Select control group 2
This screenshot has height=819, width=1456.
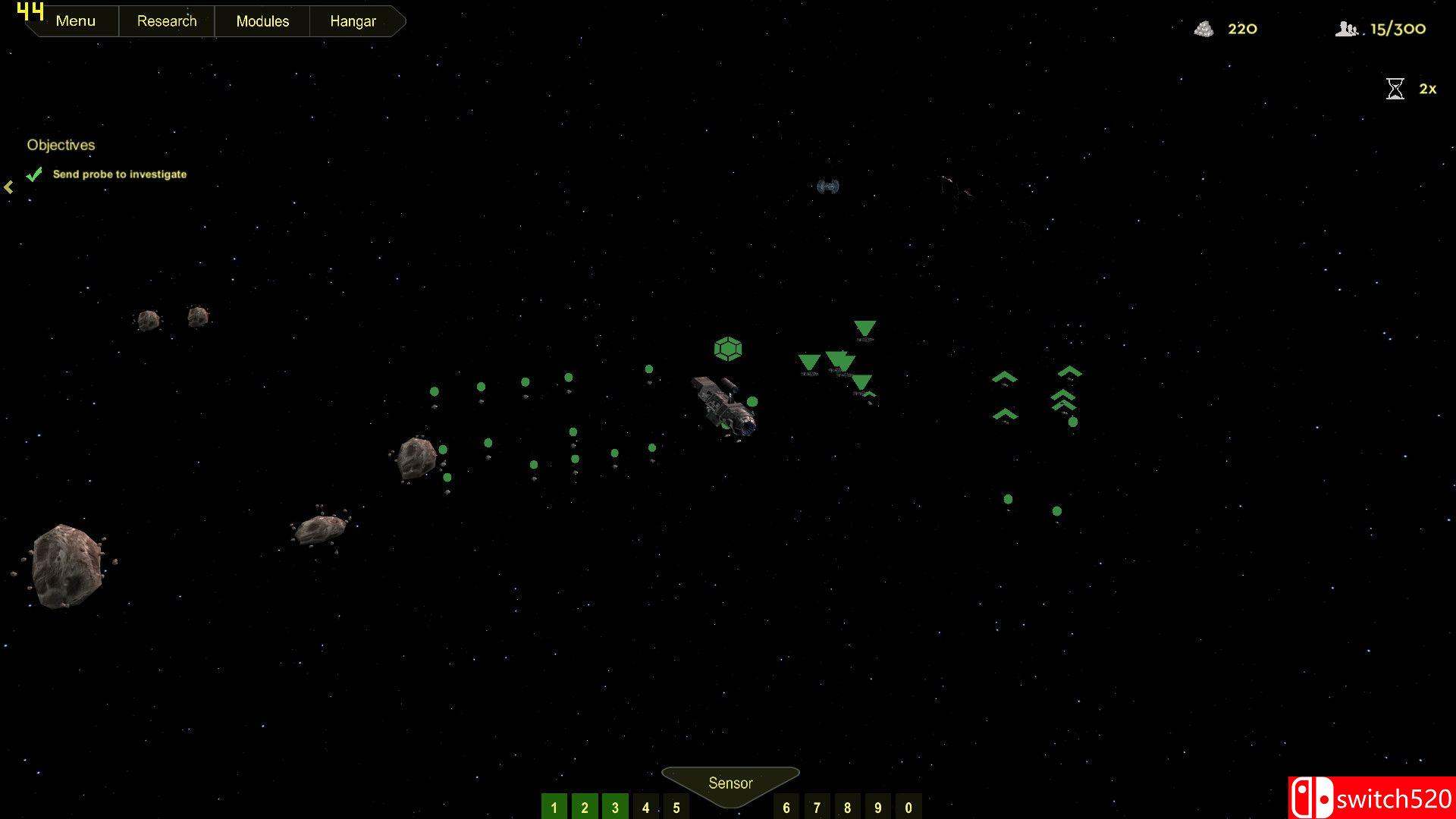585,807
